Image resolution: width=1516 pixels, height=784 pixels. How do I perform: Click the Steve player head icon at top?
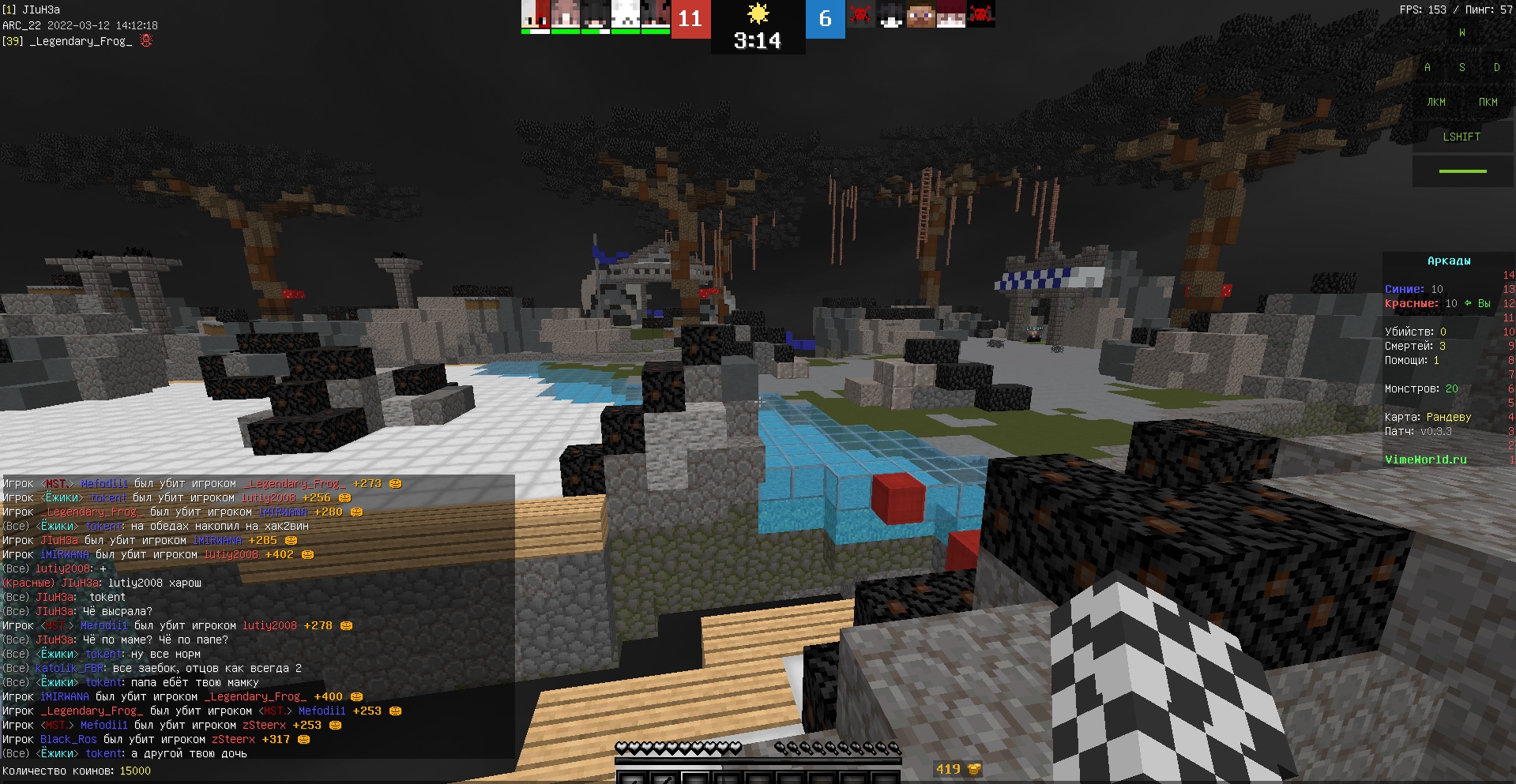click(922, 17)
